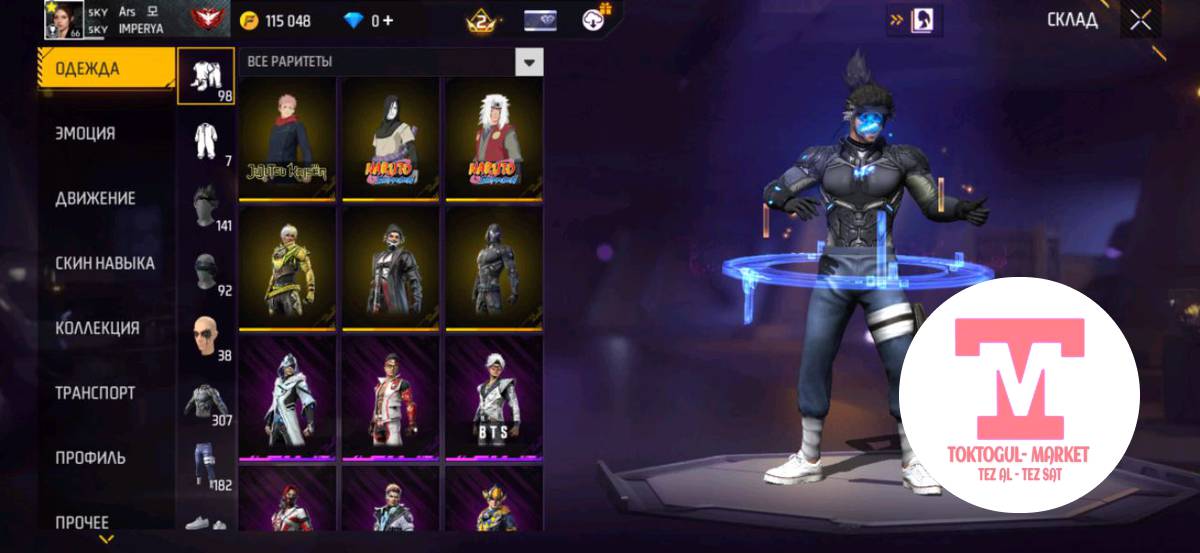The height and width of the screenshot is (553, 1200).
Task: Select the pants subcategory with 182 items
Action: [x=206, y=466]
